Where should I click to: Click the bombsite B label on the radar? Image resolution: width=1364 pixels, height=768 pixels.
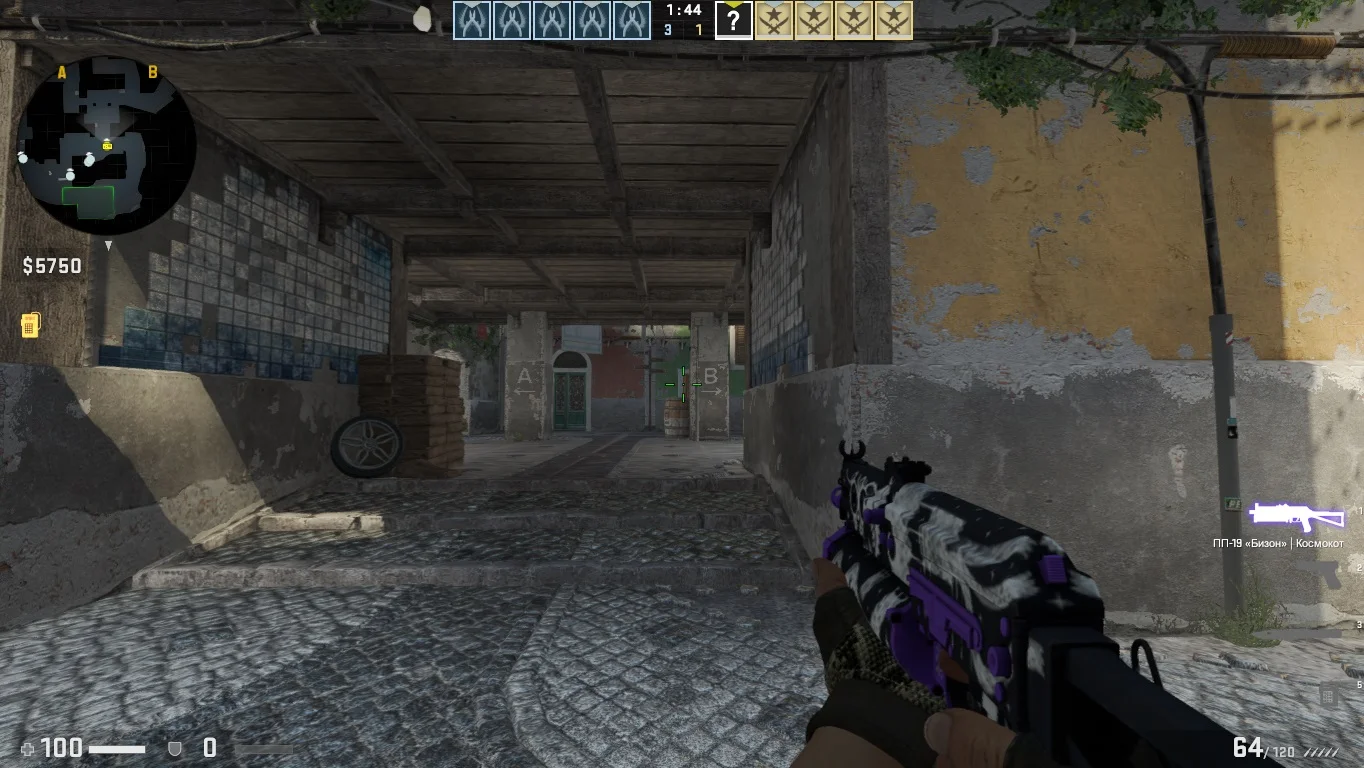(x=153, y=72)
